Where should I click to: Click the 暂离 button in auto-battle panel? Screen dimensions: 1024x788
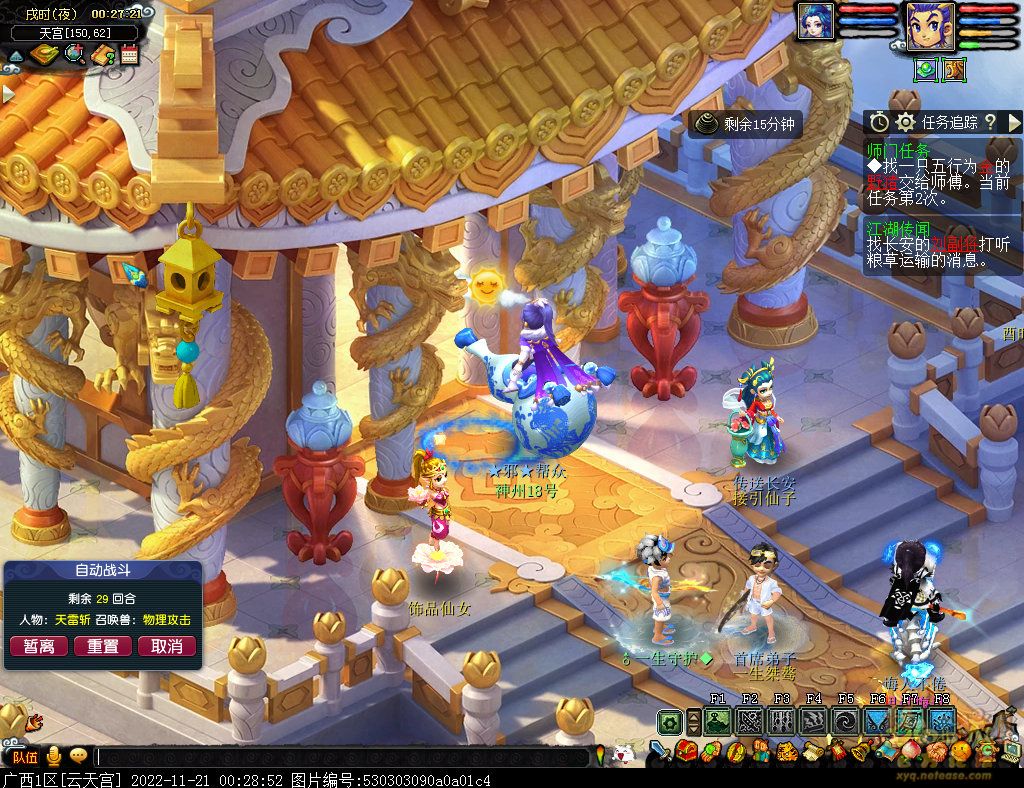pos(39,646)
